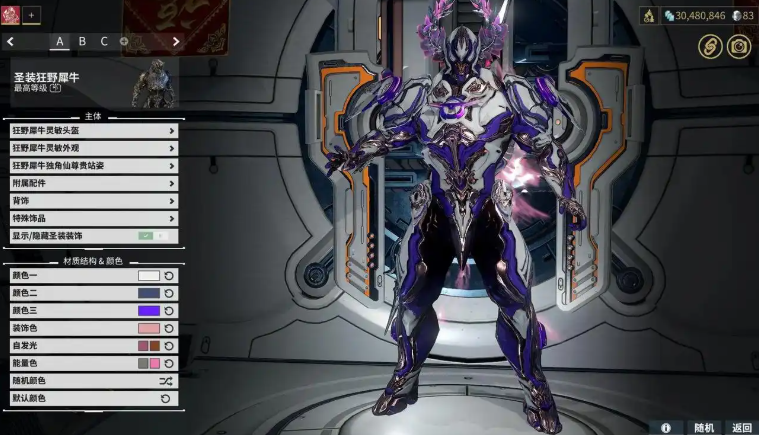Screen dimensions: 759x435
Task: Change the dark blue 颜色二 swatch
Action: pyautogui.click(x=149, y=293)
